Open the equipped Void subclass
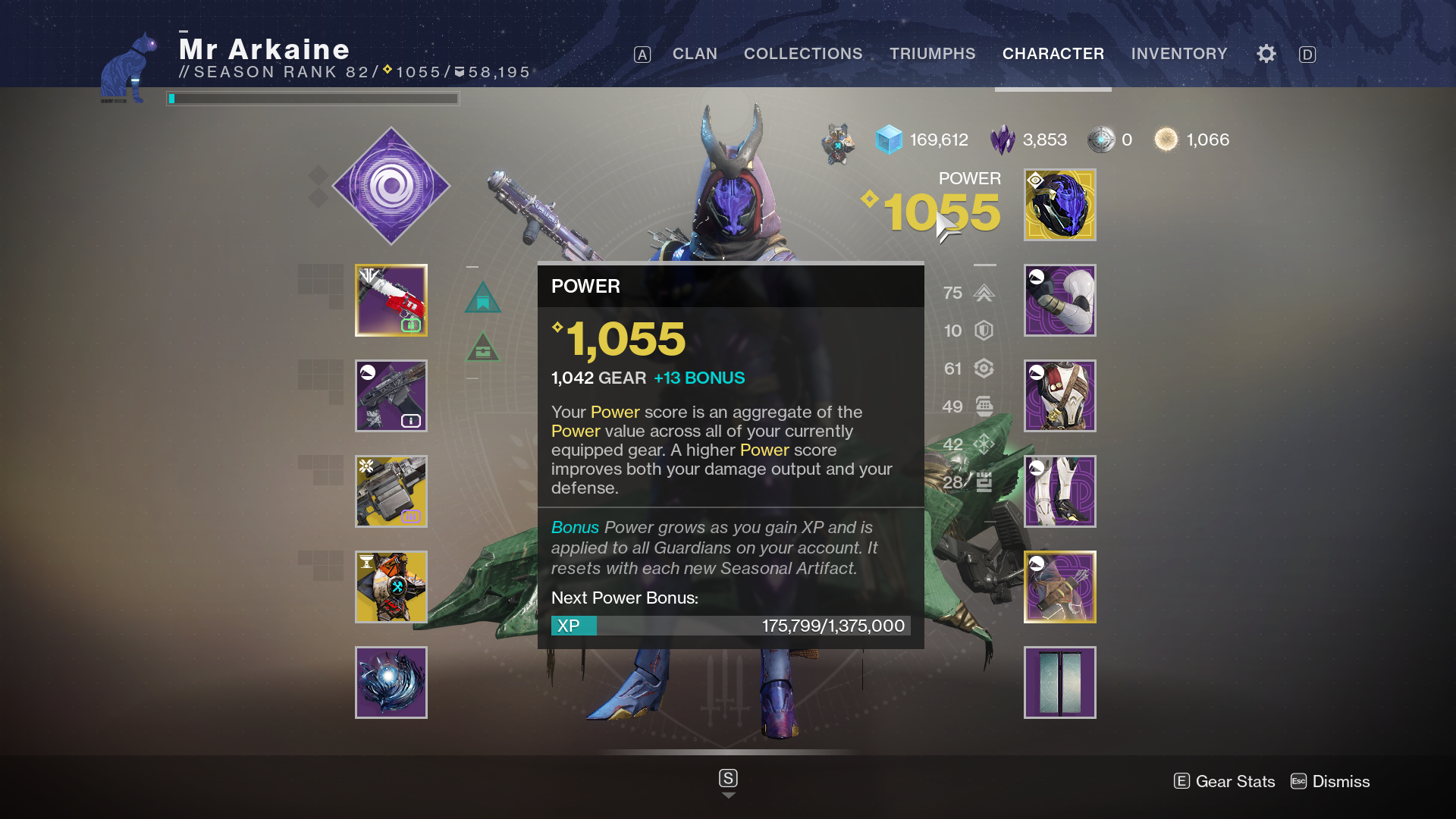The height and width of the screenshot is (819, 1456). 391,186
